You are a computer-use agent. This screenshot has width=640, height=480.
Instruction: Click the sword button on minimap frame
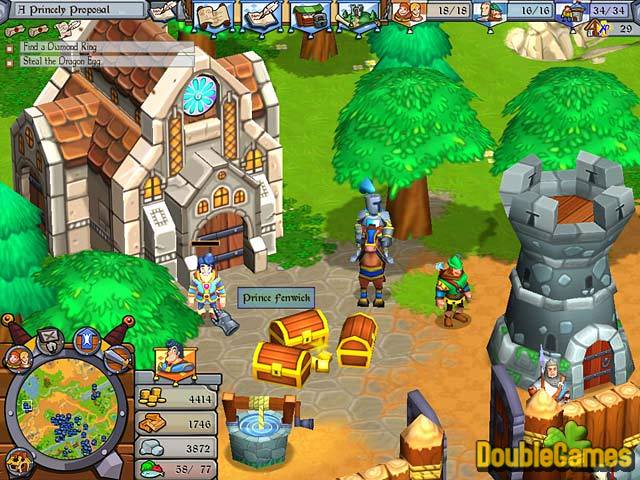[x=116, y=358]
